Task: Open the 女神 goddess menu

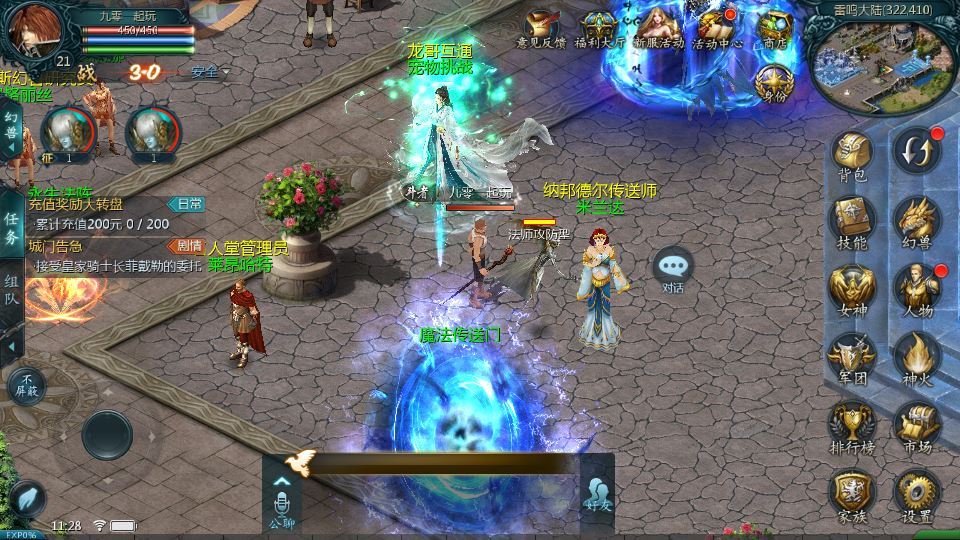Action: click(853, 288)
